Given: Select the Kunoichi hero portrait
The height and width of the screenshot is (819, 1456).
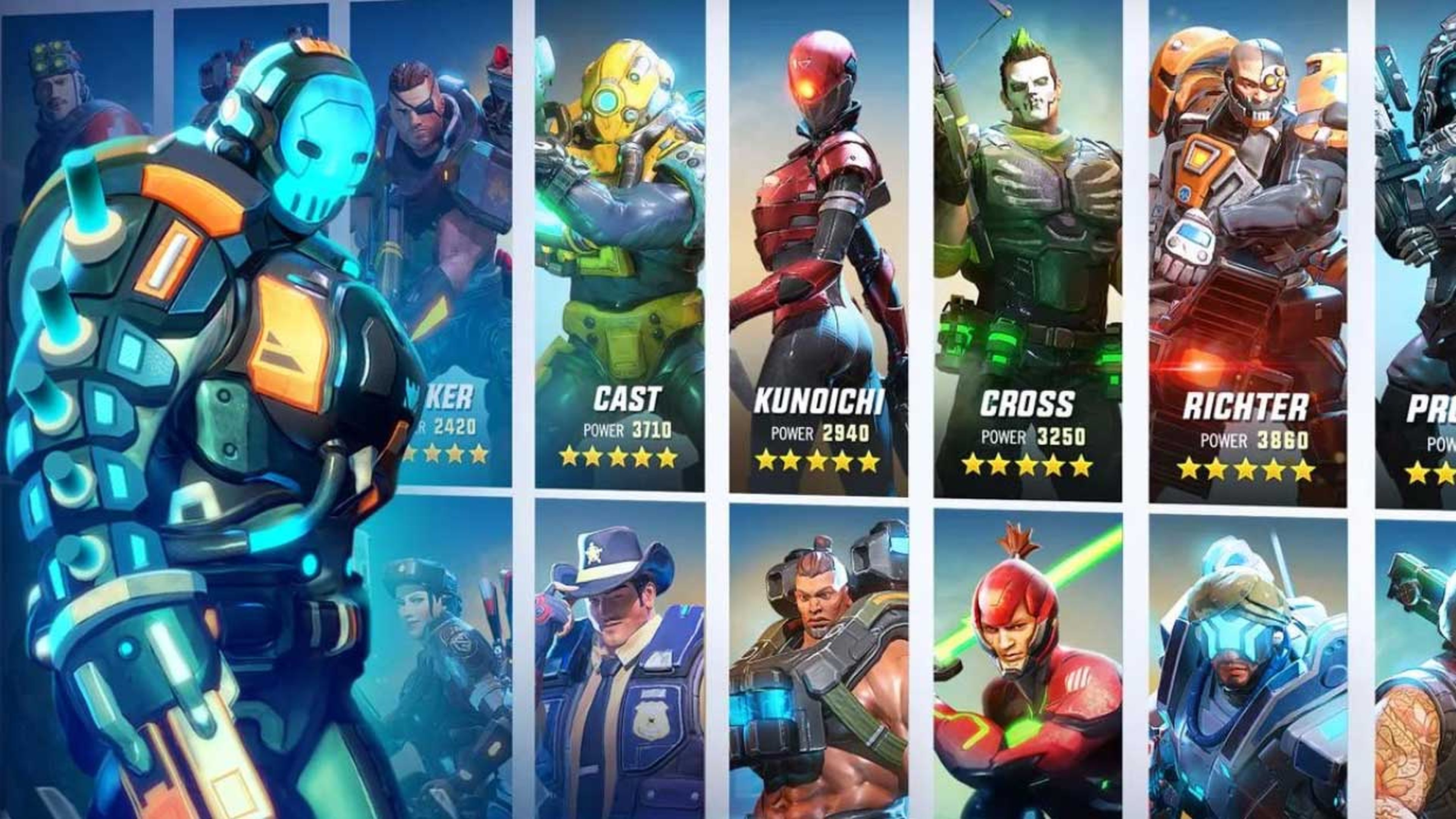Looking at the screenshot, I should click(x=819, y=226).
